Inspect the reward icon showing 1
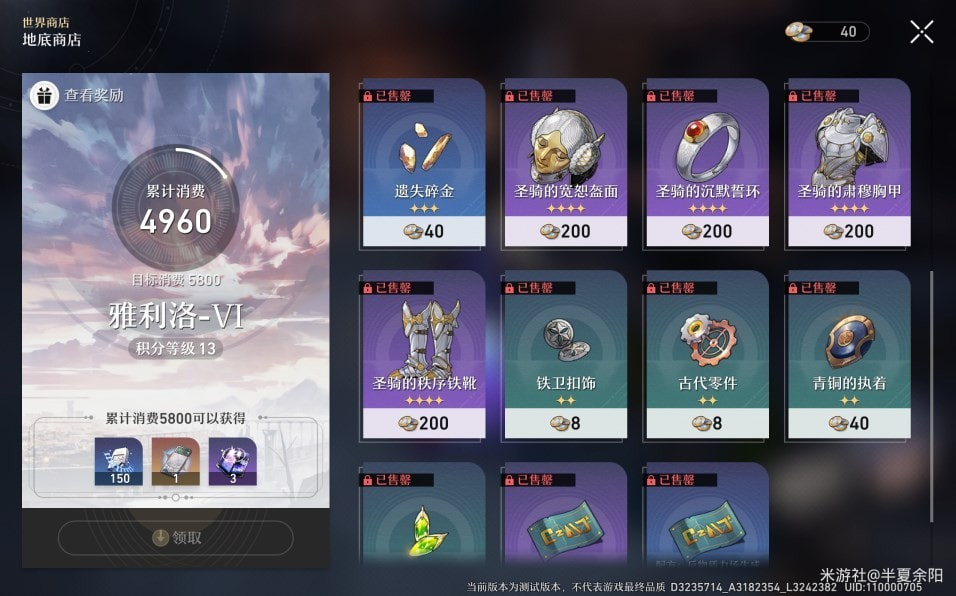Screen dimensions: 956x596 point(176,462)
